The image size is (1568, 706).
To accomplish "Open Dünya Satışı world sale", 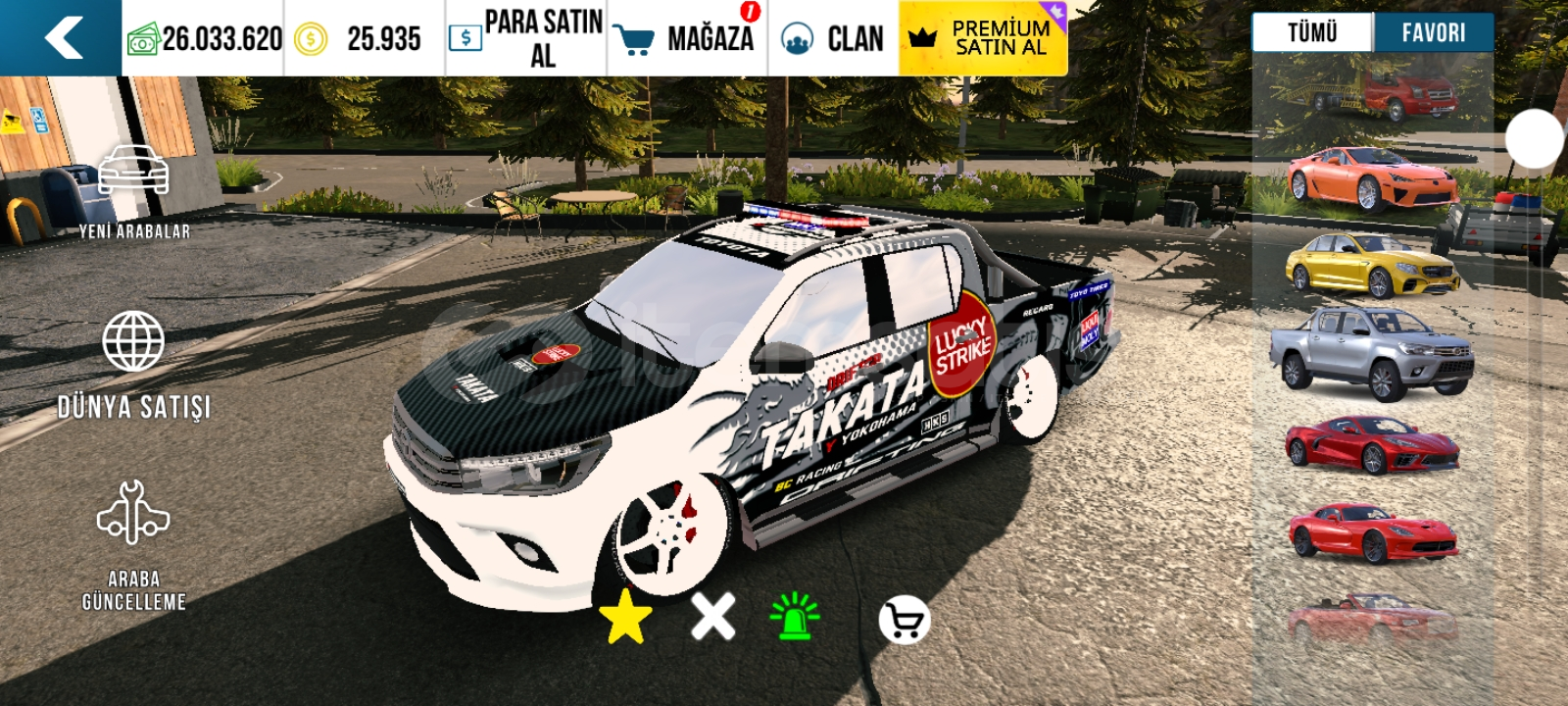I will (x=134, y=365).
